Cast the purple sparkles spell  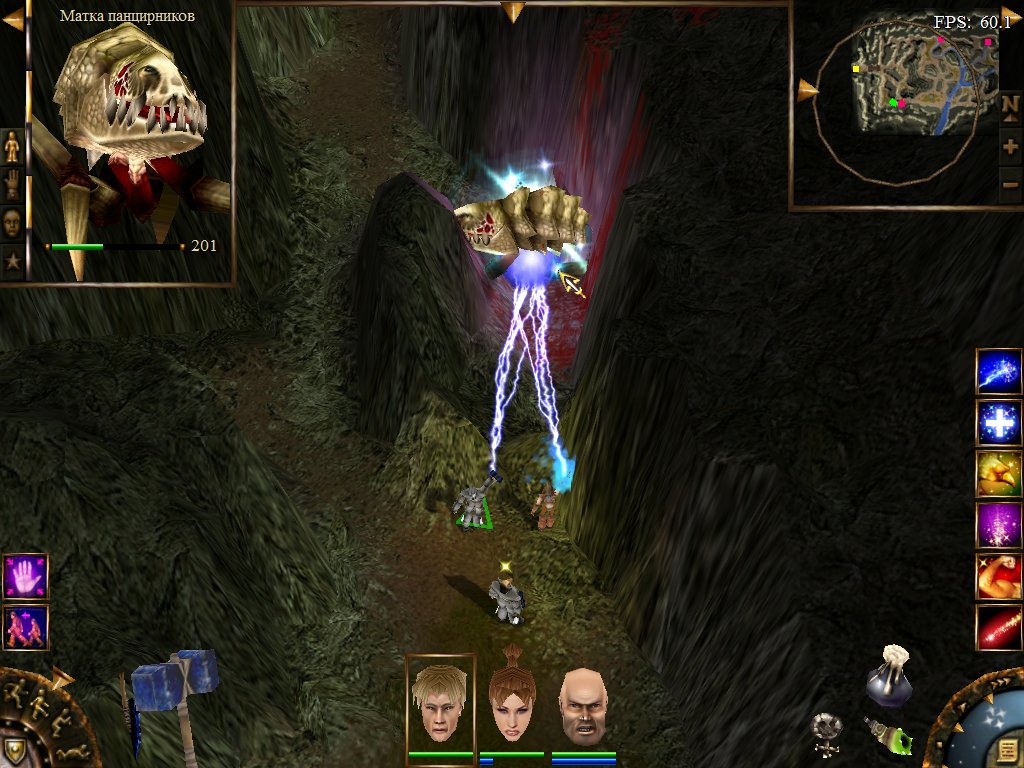pos(999,525)
